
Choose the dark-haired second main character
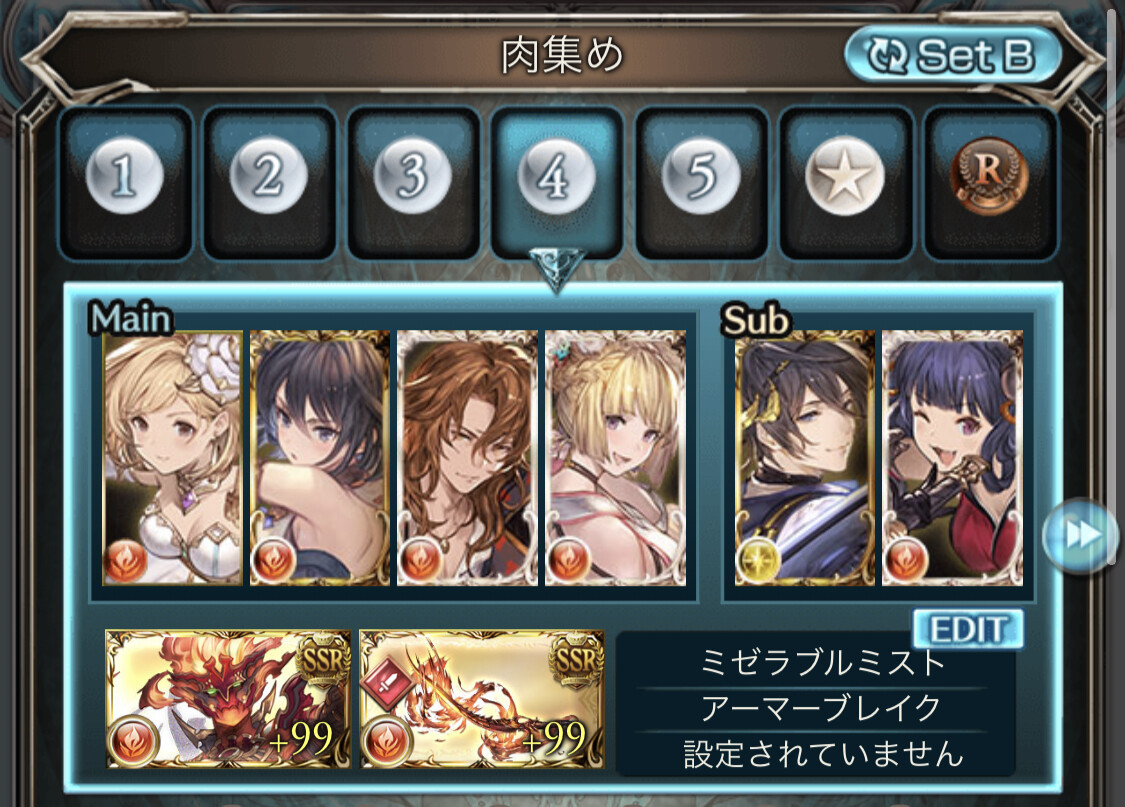(320, 458)
